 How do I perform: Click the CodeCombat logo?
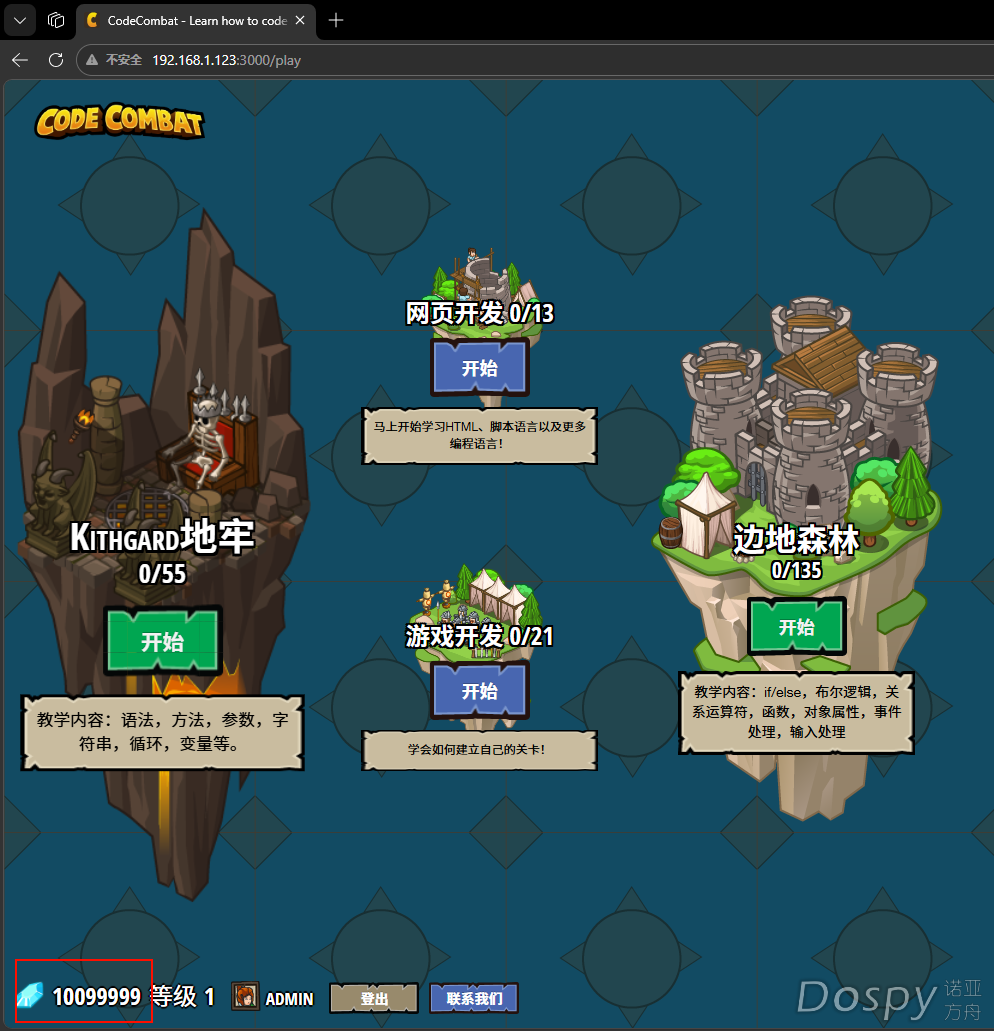(119, 121)
